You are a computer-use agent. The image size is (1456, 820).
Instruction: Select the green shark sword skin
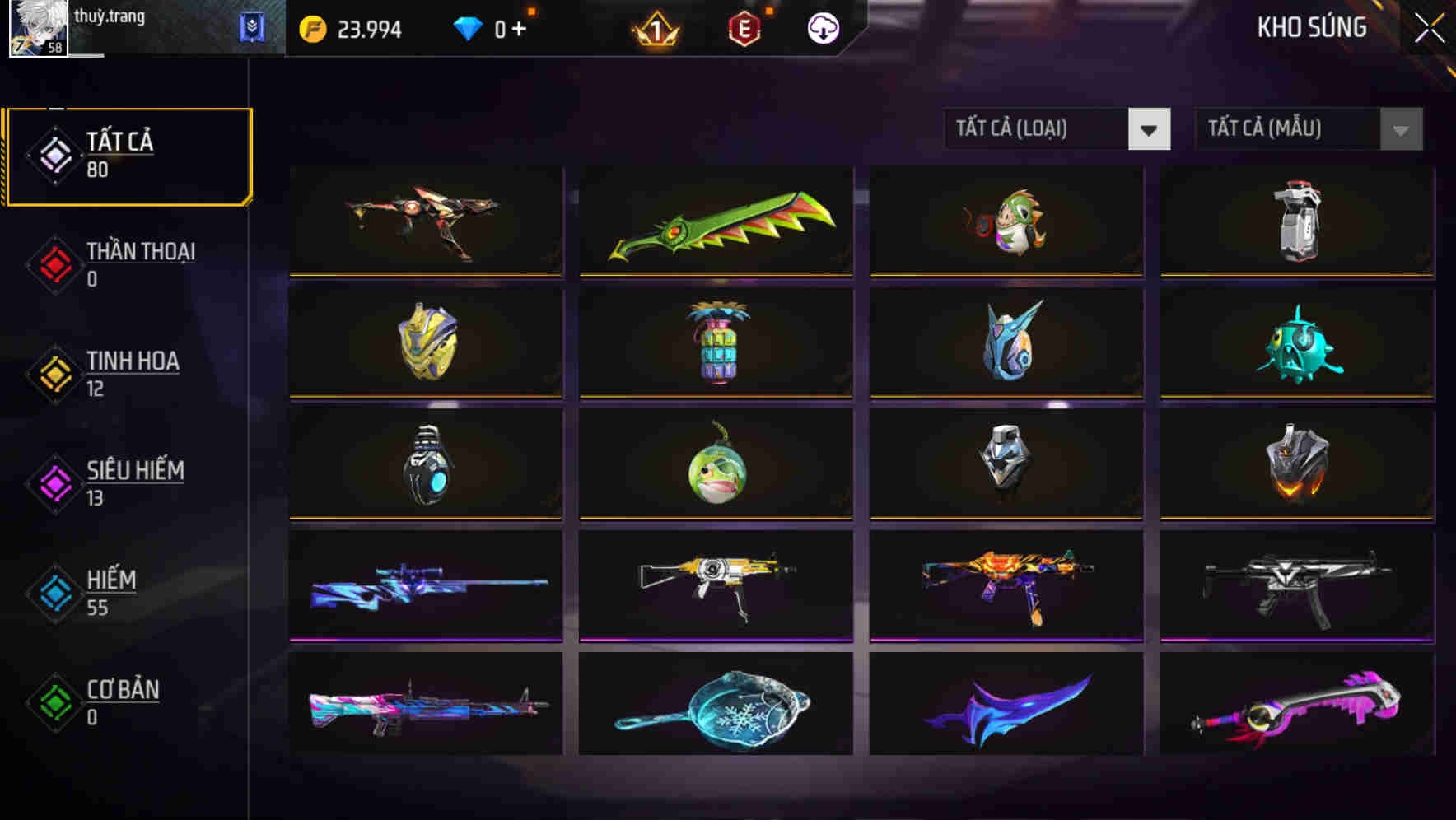715,222
